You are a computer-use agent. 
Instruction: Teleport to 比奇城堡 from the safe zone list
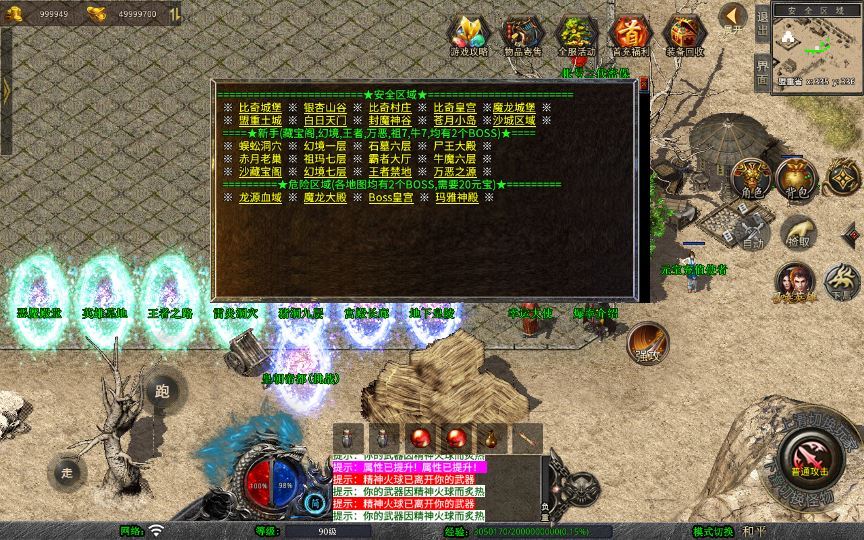click(x=259, y=108)
